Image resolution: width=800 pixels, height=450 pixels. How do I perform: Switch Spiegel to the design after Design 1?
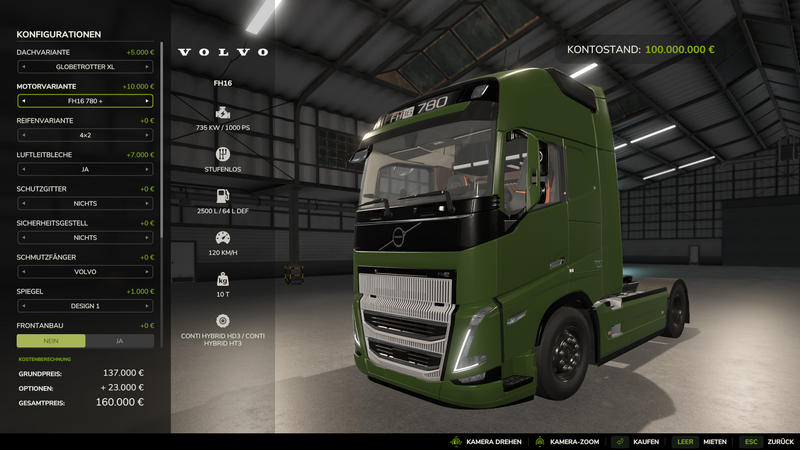coord(148,305)
